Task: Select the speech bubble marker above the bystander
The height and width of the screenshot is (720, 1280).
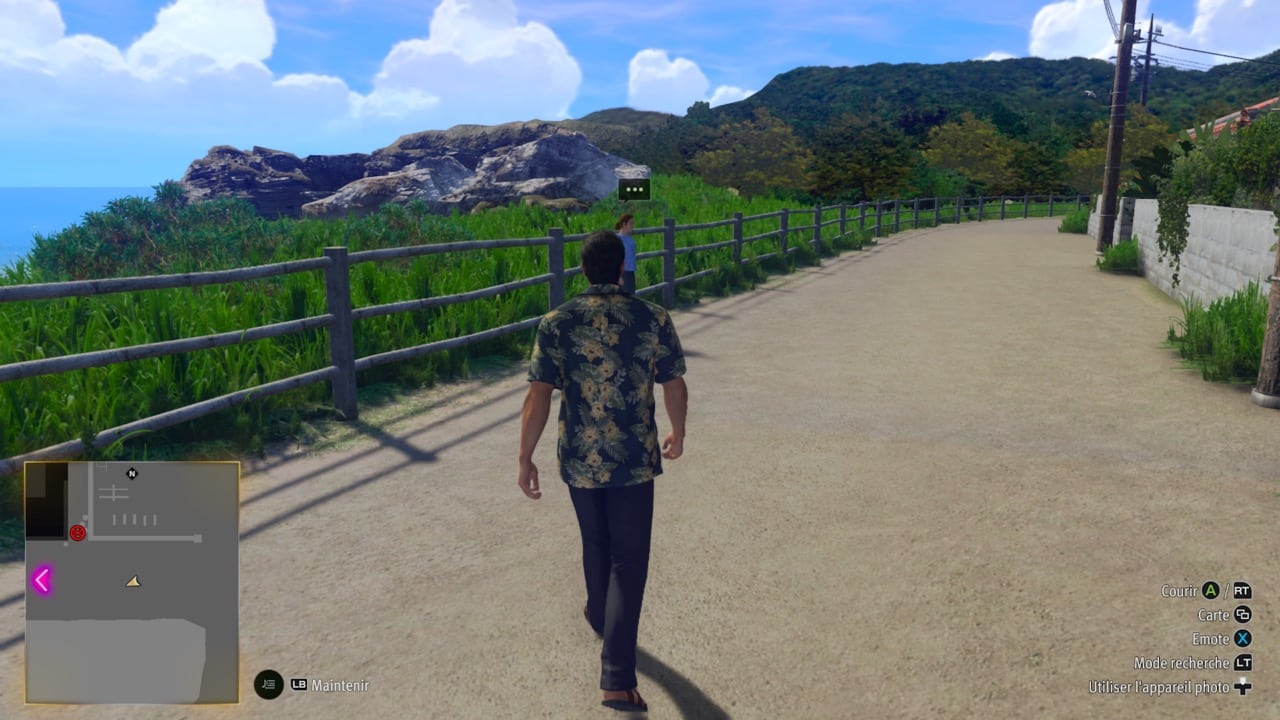Action: (x=634, y=189)
